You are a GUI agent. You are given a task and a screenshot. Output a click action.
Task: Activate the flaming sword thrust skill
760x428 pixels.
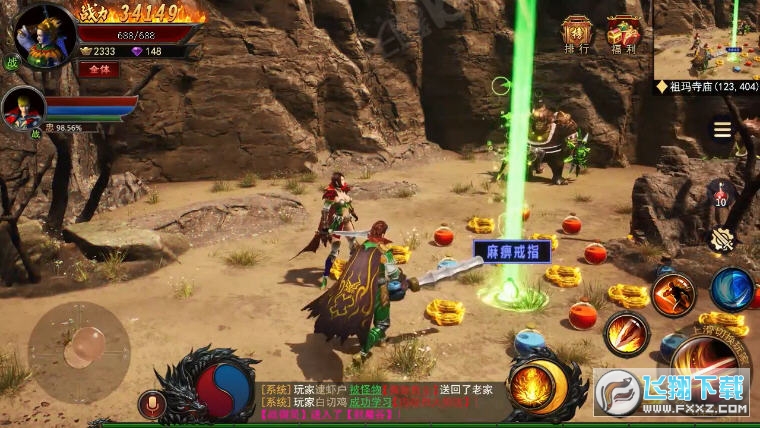pos(626,334)
